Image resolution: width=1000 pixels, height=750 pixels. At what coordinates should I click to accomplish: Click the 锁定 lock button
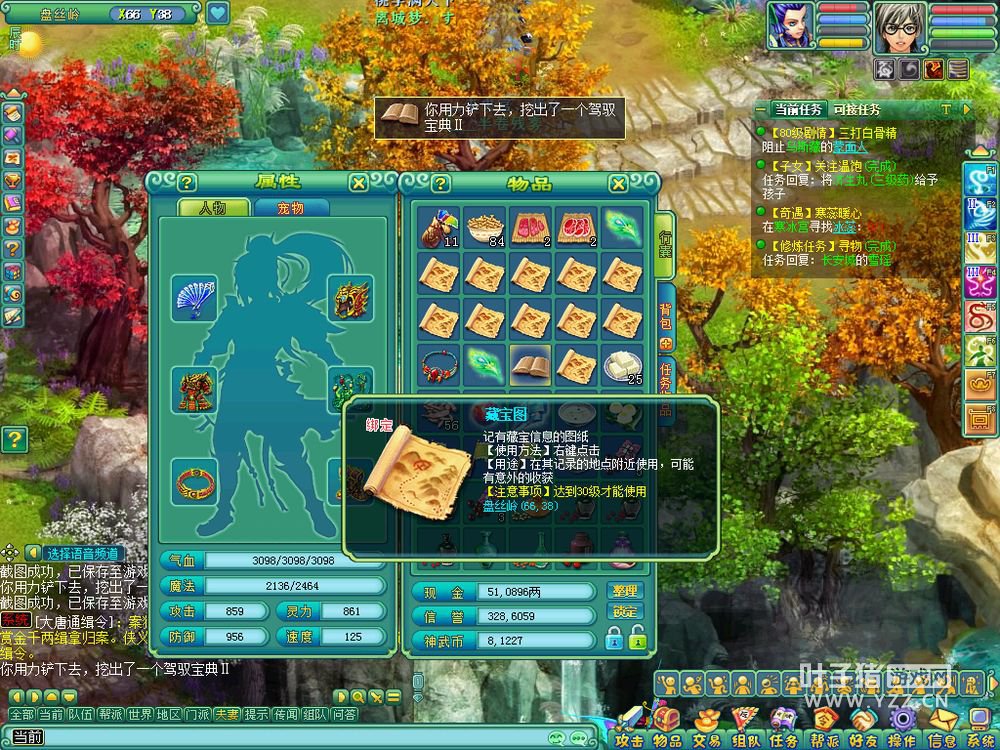pyautogui.click(x=624, y=611)
